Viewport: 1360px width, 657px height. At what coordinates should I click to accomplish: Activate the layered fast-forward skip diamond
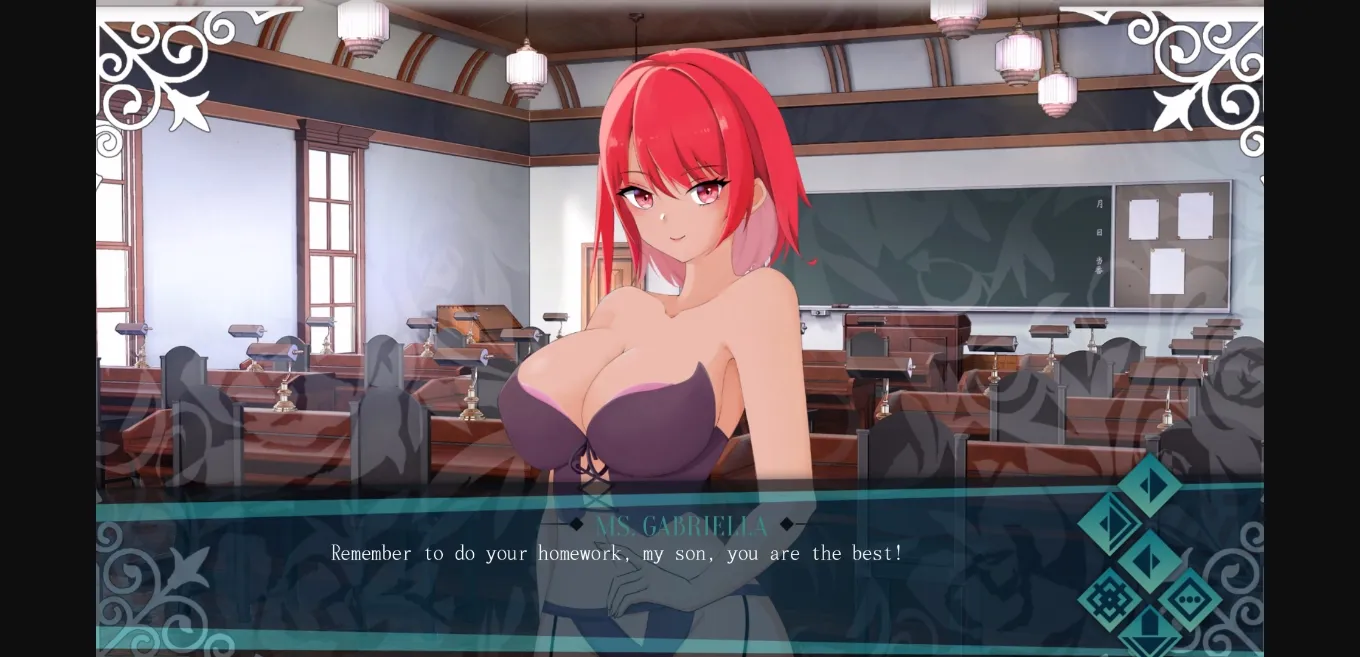pyautogui.click(x=1110, y=524)
